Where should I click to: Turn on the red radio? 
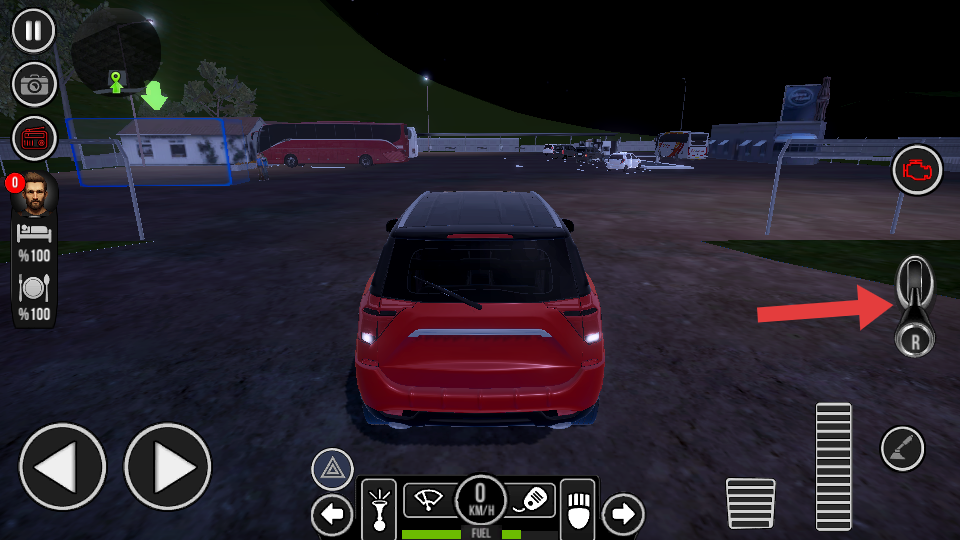pyautogui.click(x=34, y=139)
